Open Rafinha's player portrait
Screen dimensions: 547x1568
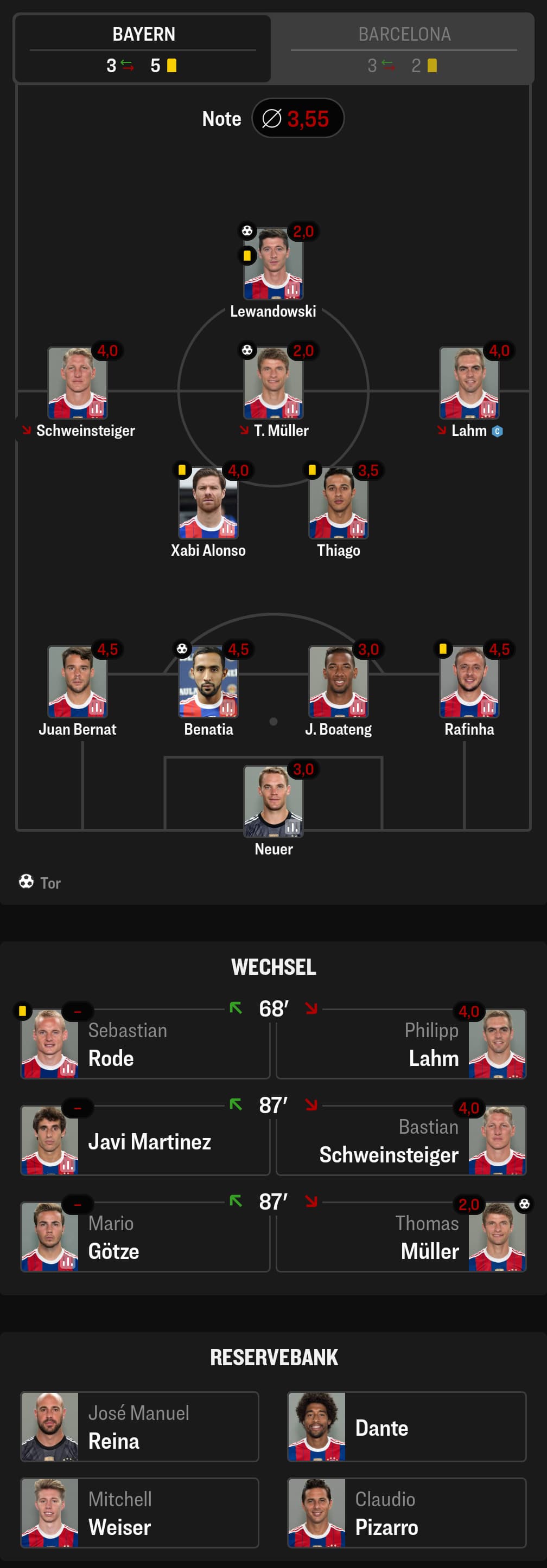point(469,683)
